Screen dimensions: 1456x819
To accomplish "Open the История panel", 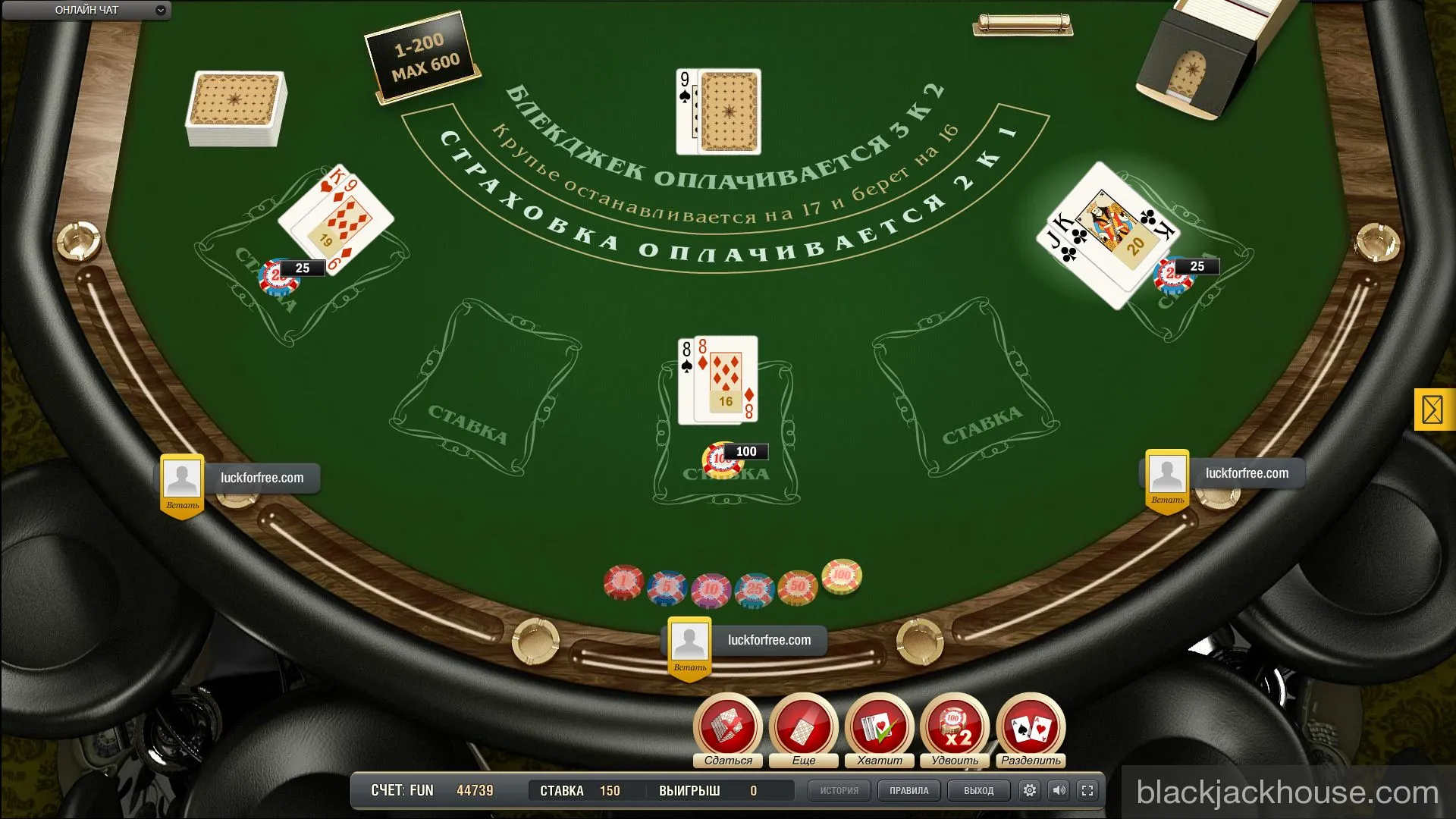I will pos(839,790).
